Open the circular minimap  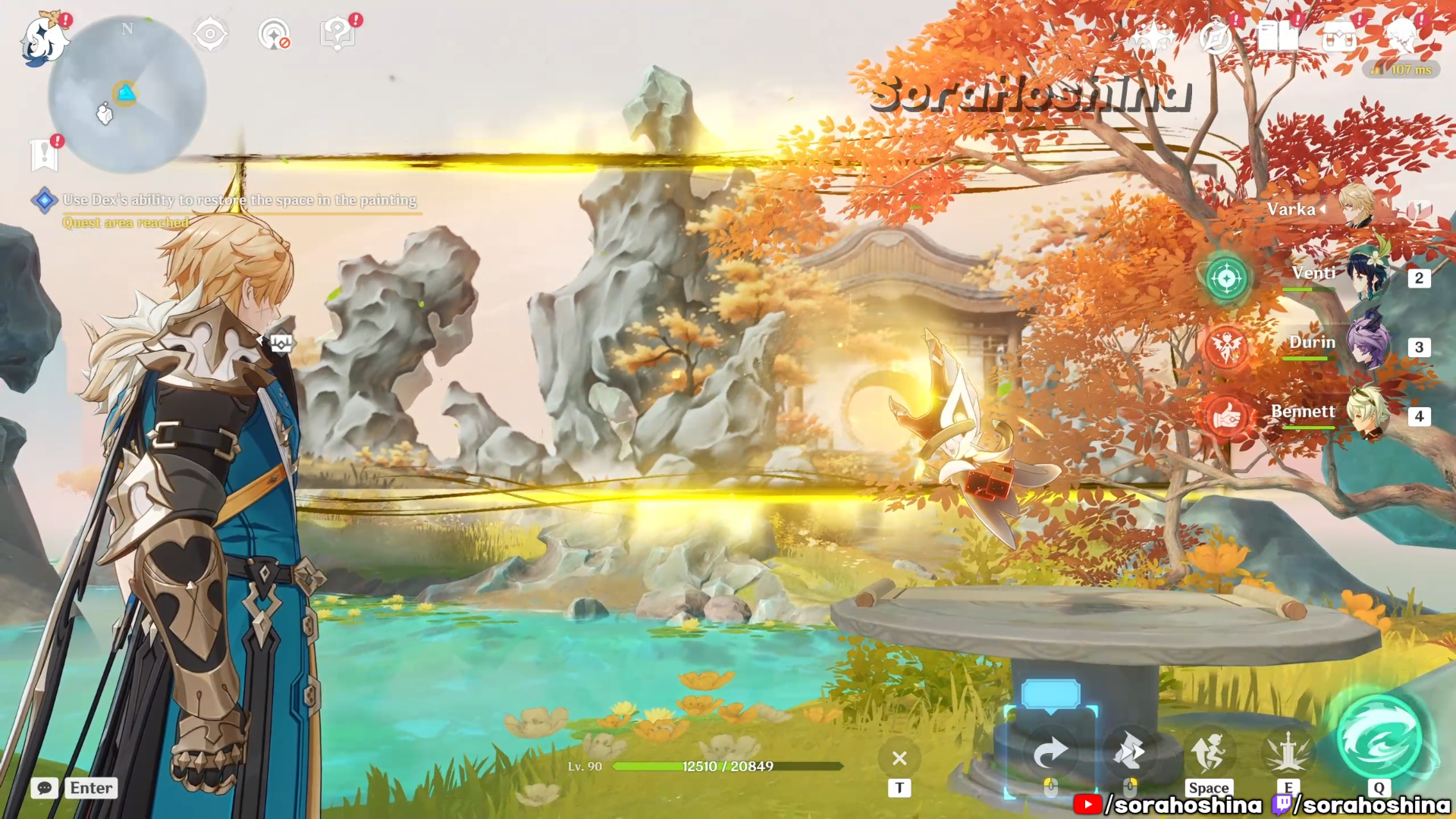[127, 95]
